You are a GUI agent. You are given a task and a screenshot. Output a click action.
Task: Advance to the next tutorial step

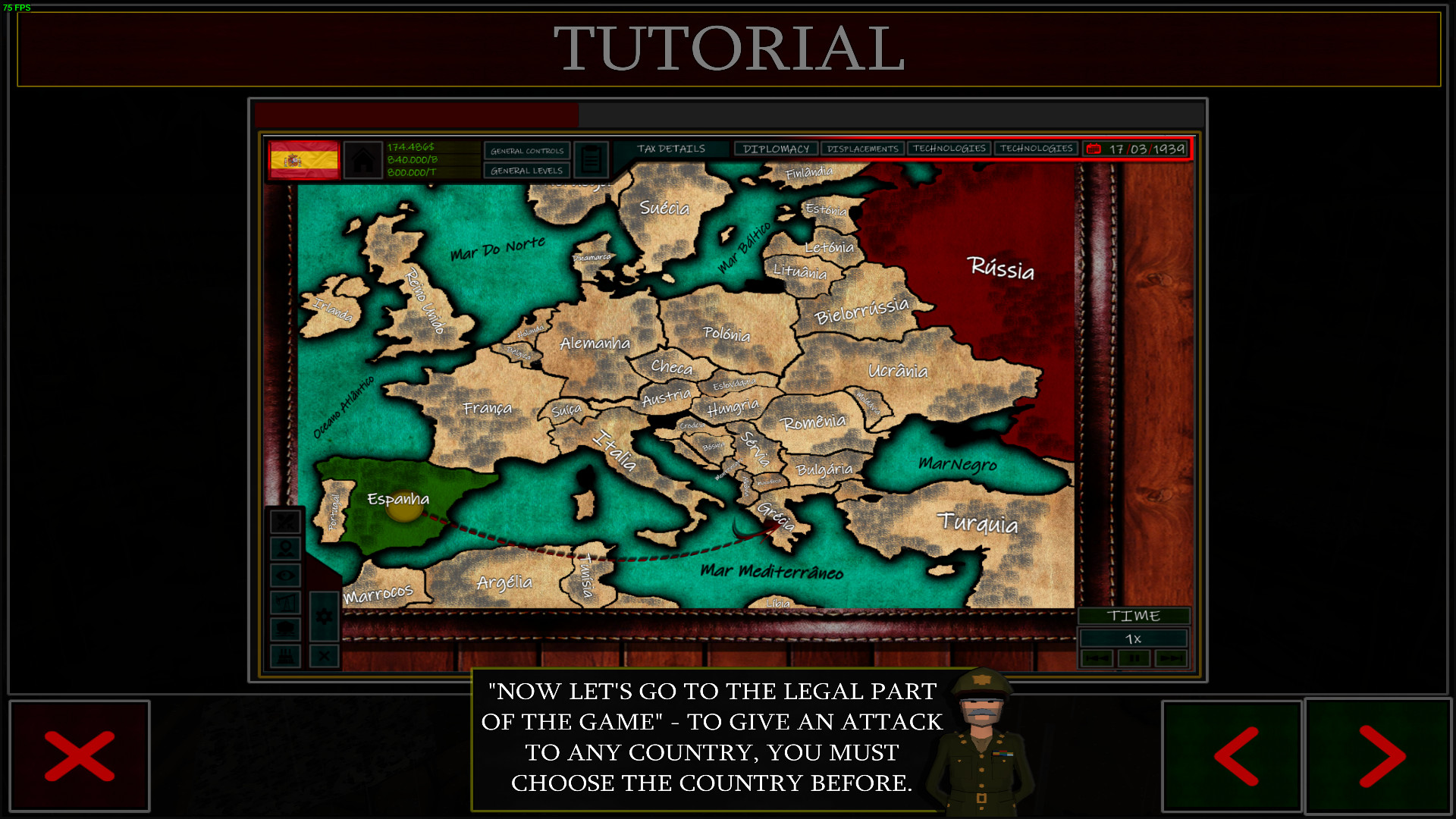coord(1379,756)
